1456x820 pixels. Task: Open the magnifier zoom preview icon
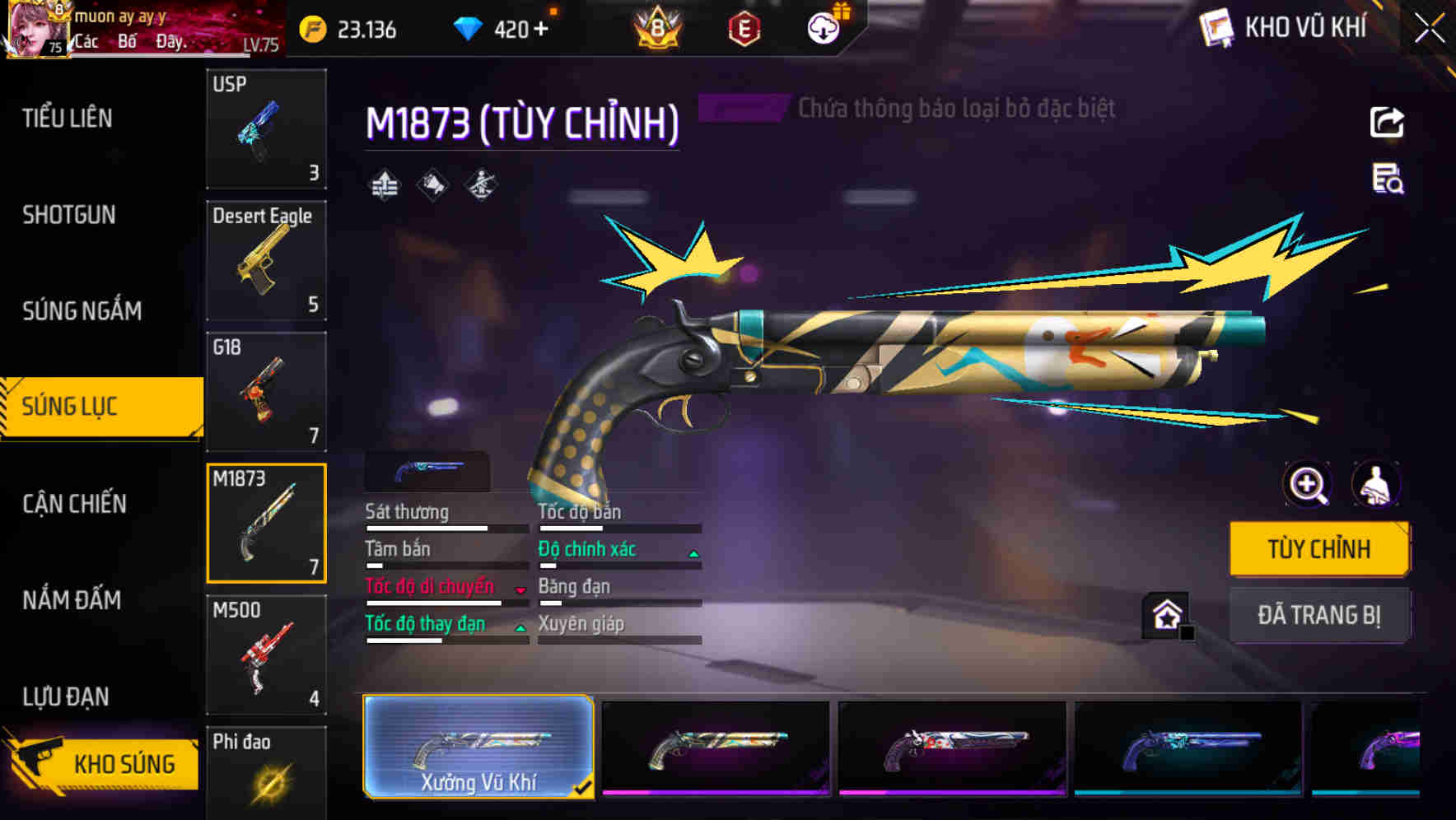(1305, 485)
